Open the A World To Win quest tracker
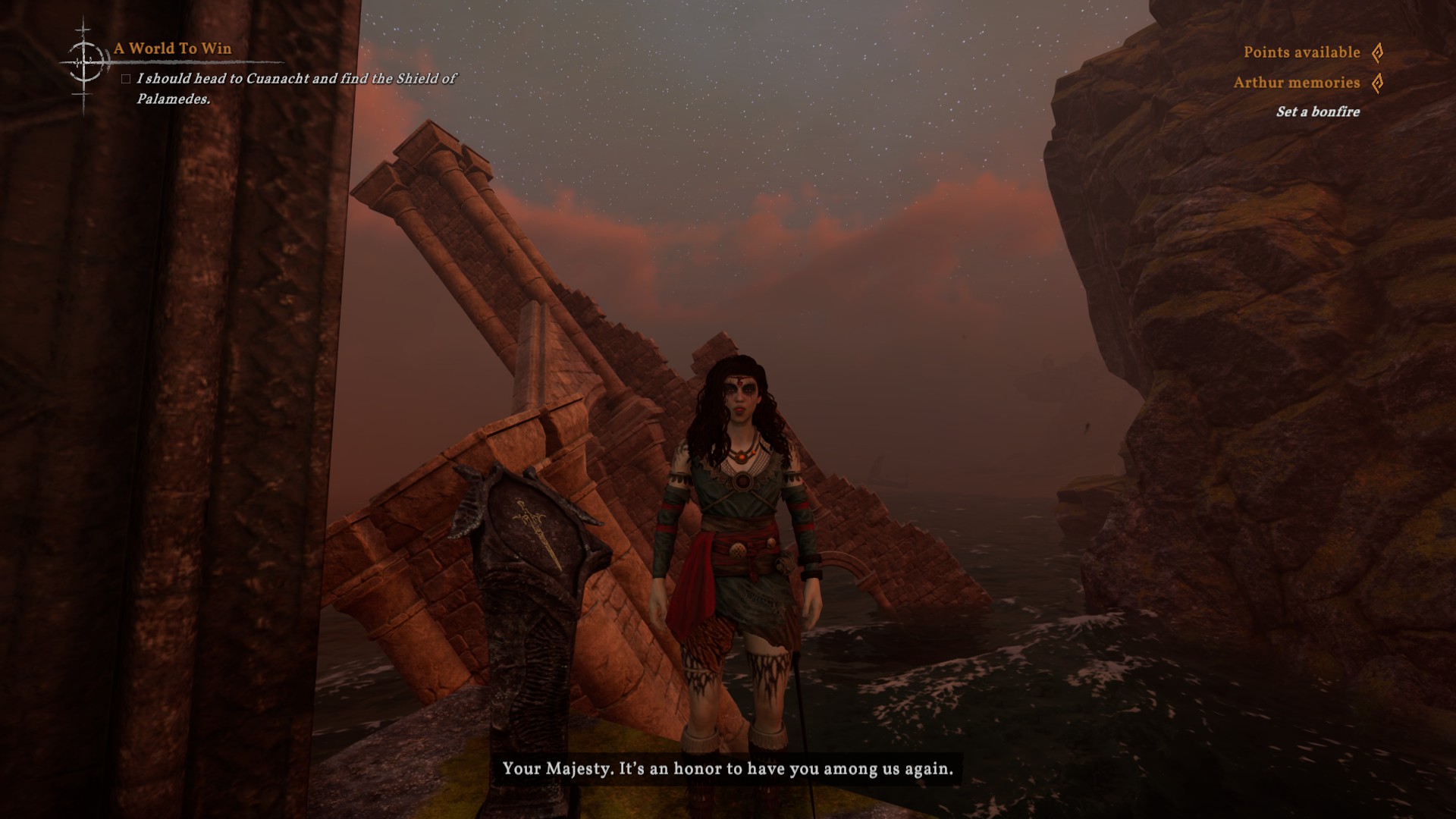This screenshot has width=1456, height=819. coord(173,49)
